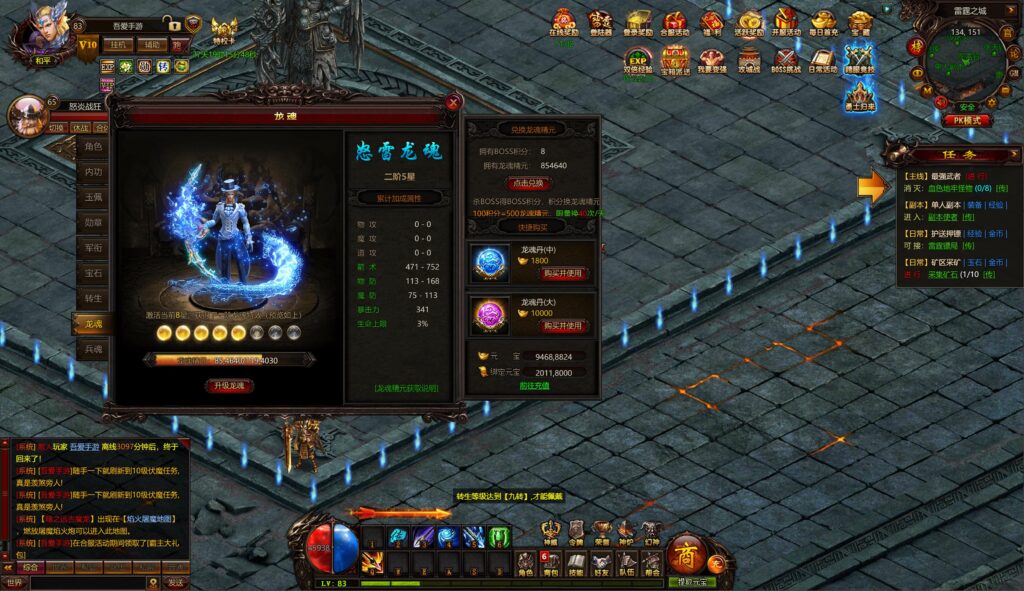
Task: Click the 发送 chat send button
Action: (176, 582)
